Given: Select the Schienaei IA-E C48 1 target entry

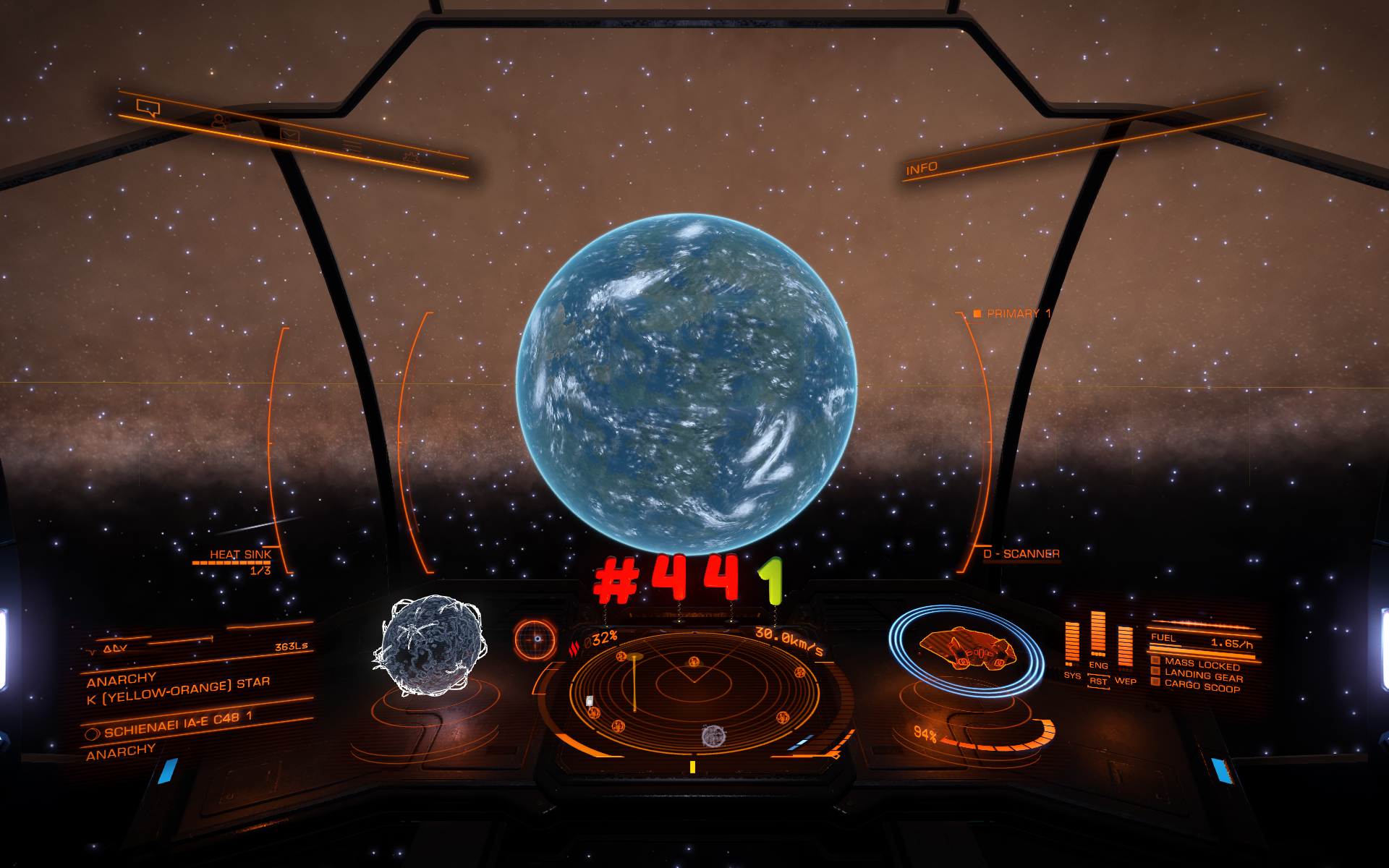Looking at the screenshot, I should pyautogui.click(x=177, y=724).
